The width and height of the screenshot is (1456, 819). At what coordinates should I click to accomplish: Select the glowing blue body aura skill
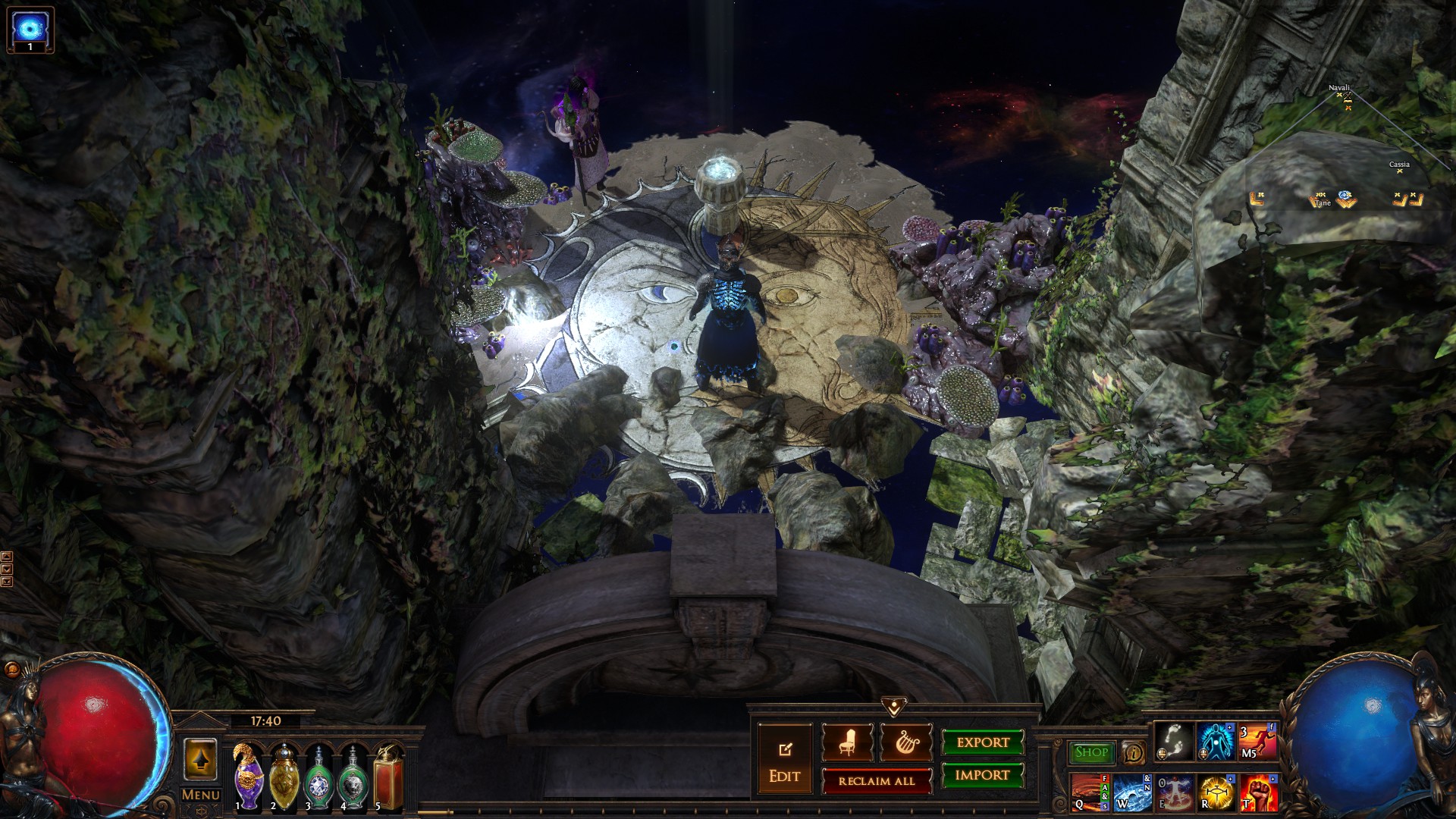coord(1216,742)
